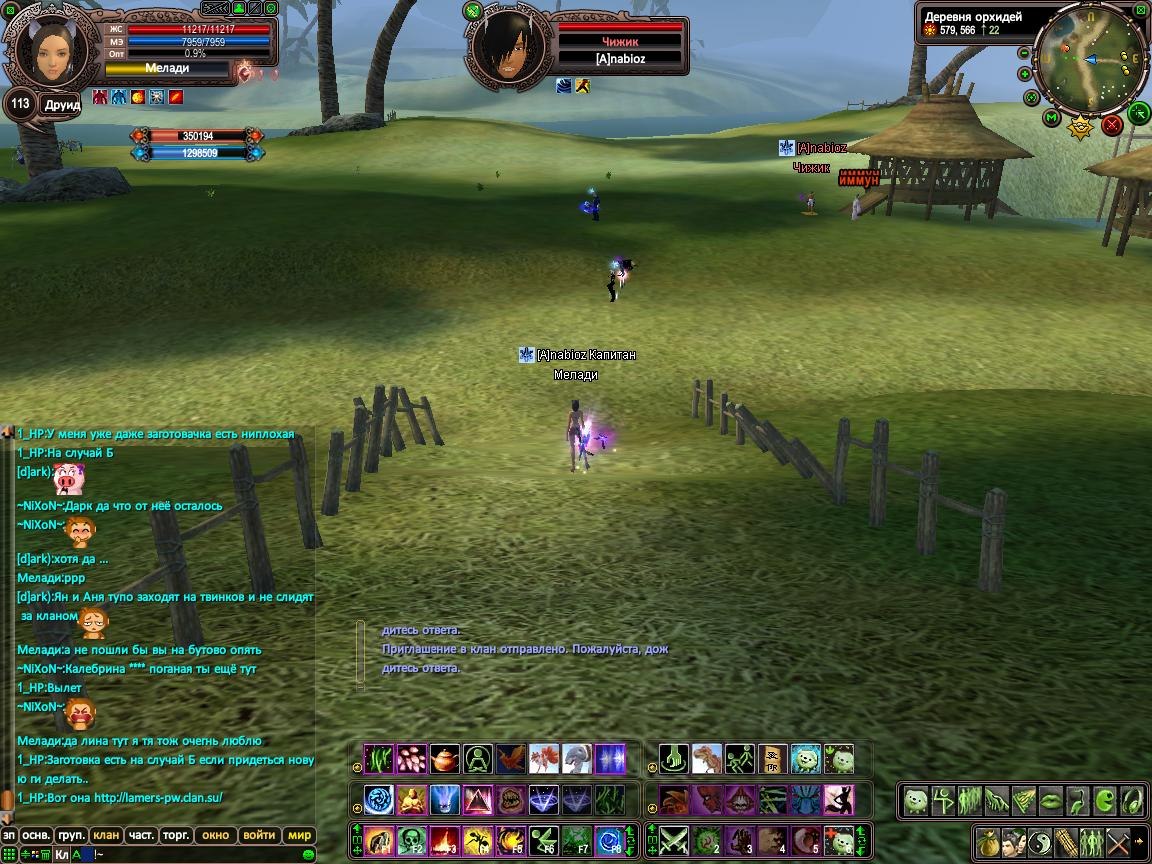Select the dinosaur pet icon in hotbar
1152x864 pixels.
[x=707, y=759]
